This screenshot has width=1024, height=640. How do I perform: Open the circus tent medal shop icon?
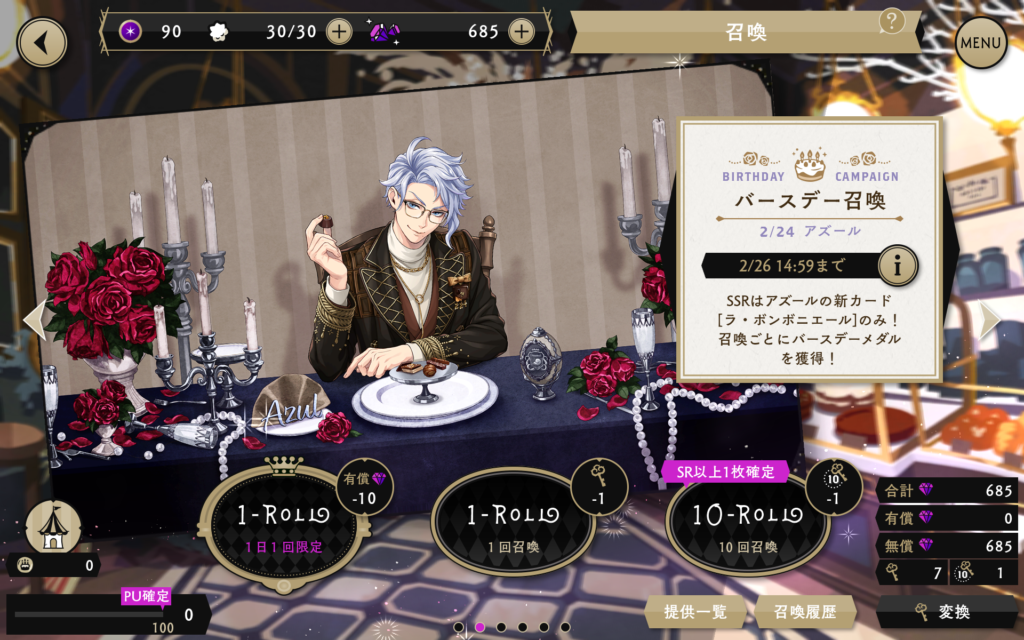[53, 527]
